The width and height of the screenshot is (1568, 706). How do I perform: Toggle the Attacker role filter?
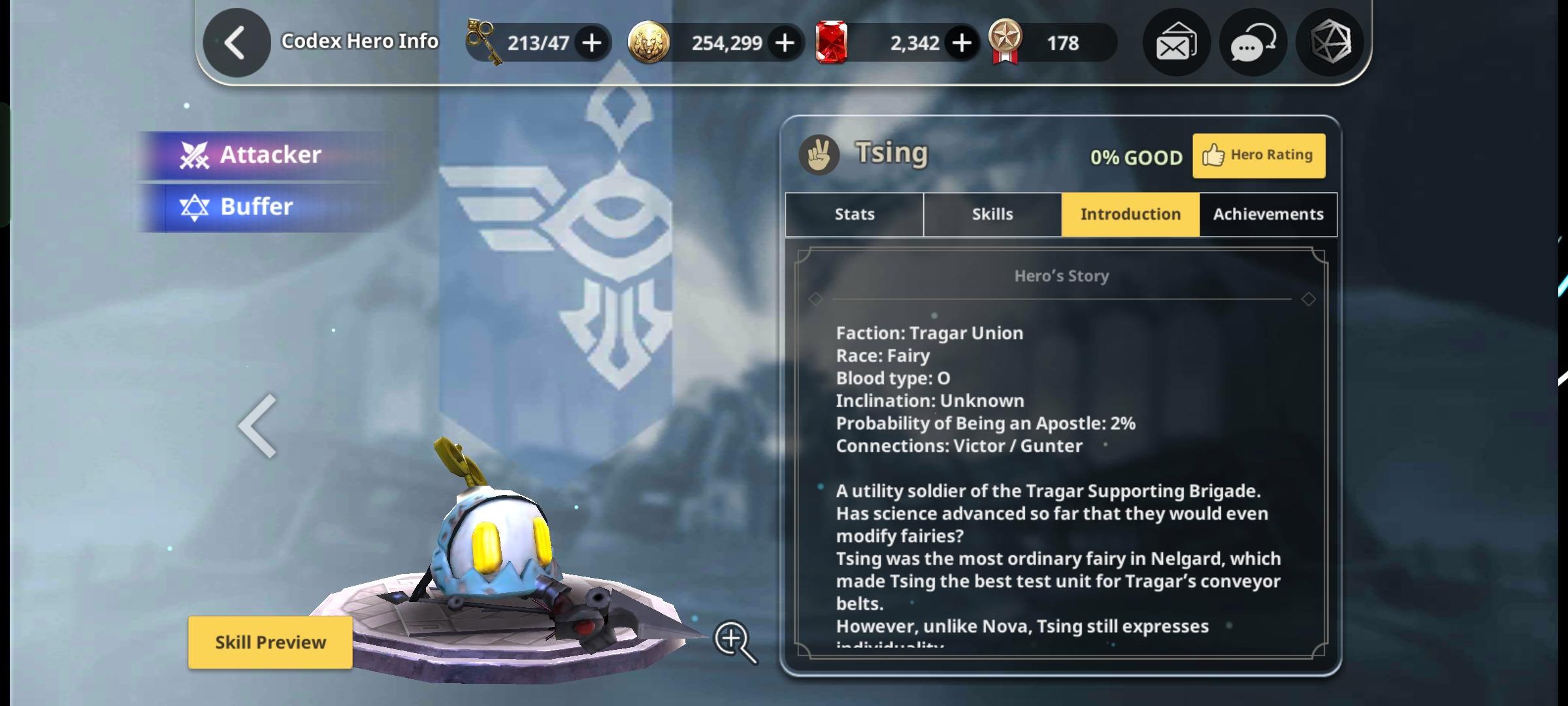(261, 154)
